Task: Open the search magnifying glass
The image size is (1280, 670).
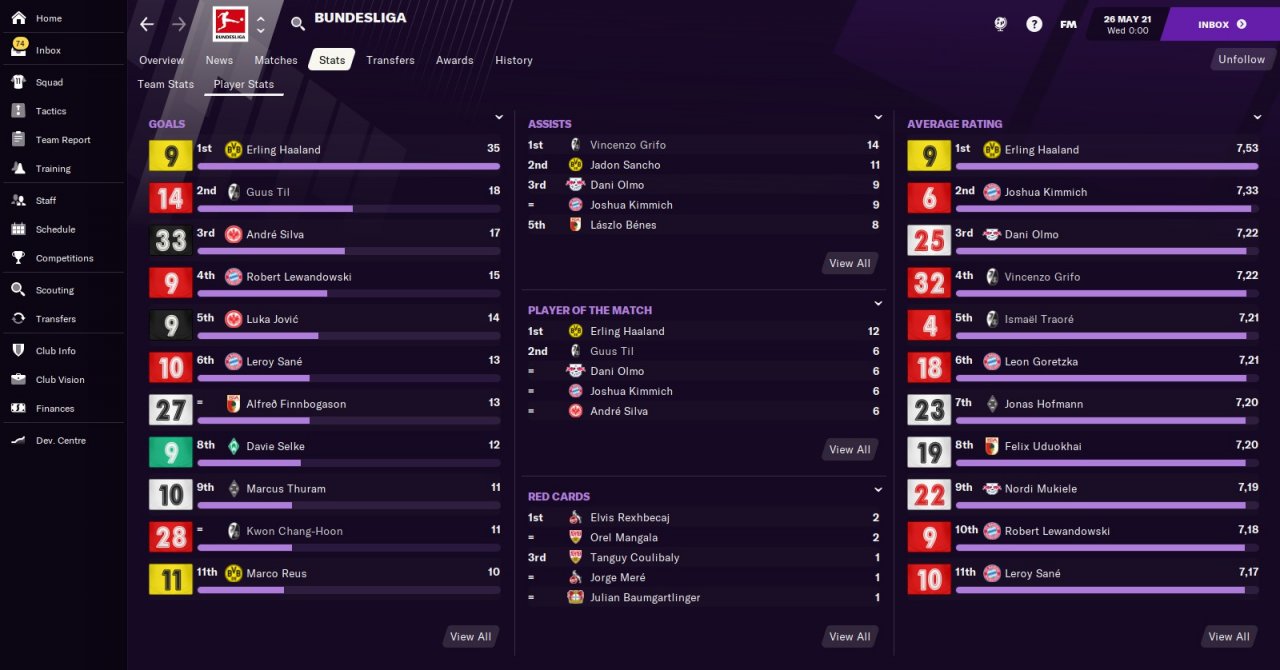Action: [x=298, y=24]
